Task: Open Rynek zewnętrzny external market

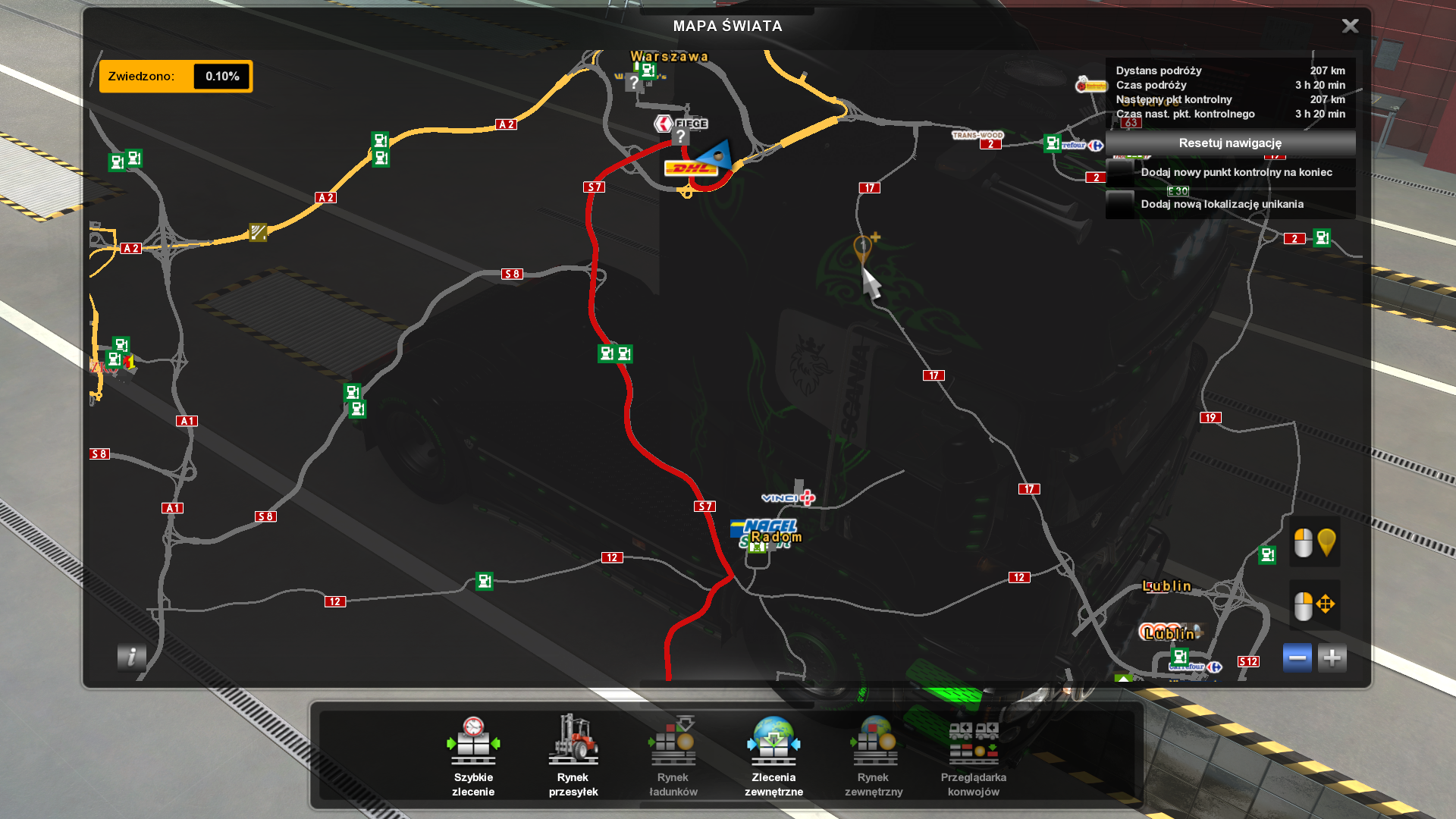Action: coord(874,755)
